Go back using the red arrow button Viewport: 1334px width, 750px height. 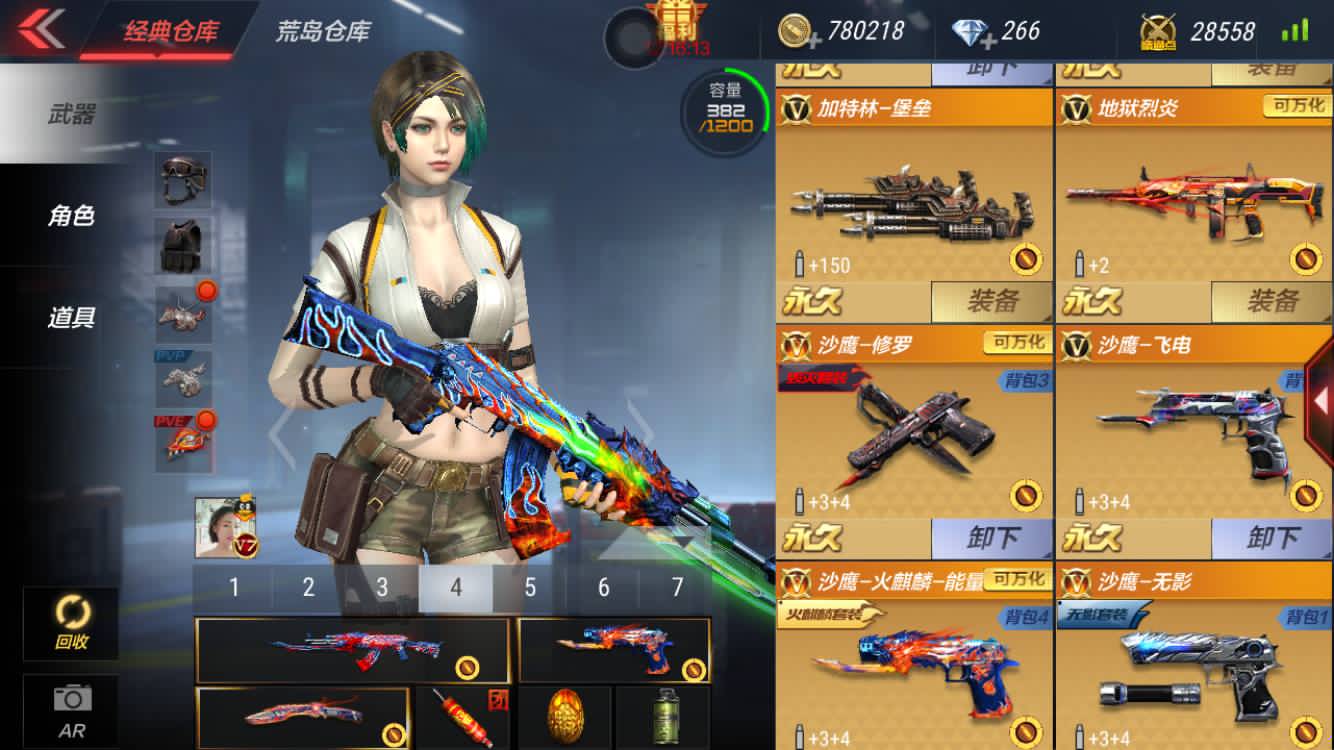pos(40,28)
